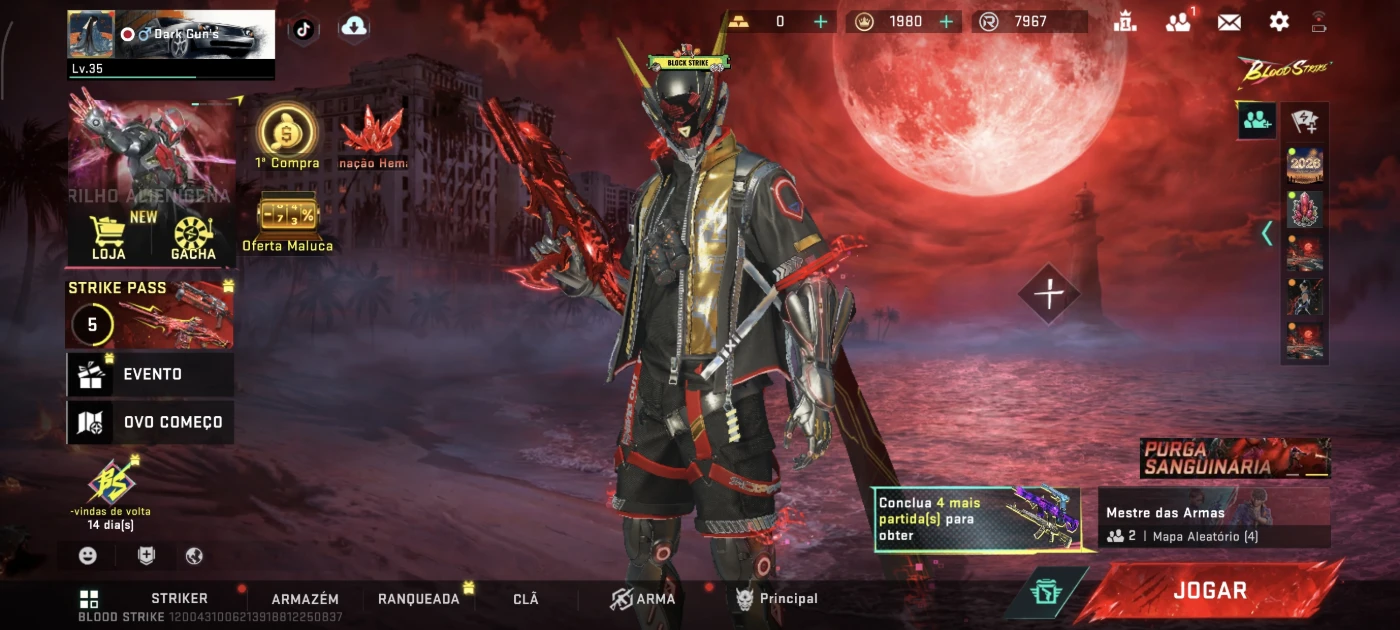Open the mail envelope inbox
1400x630 pixels.
coord(1229,22)
